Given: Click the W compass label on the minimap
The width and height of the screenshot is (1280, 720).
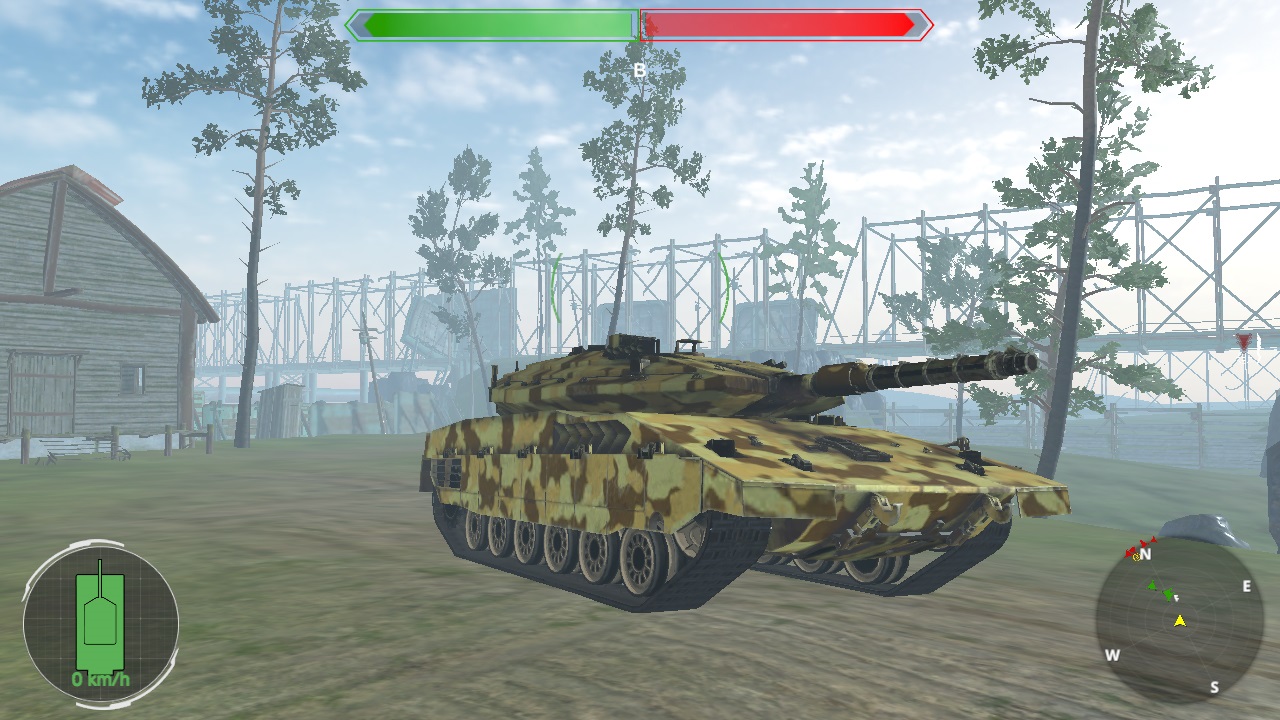Looking at the screenshot, I should pyautogui.click(x=1113, y=654).
